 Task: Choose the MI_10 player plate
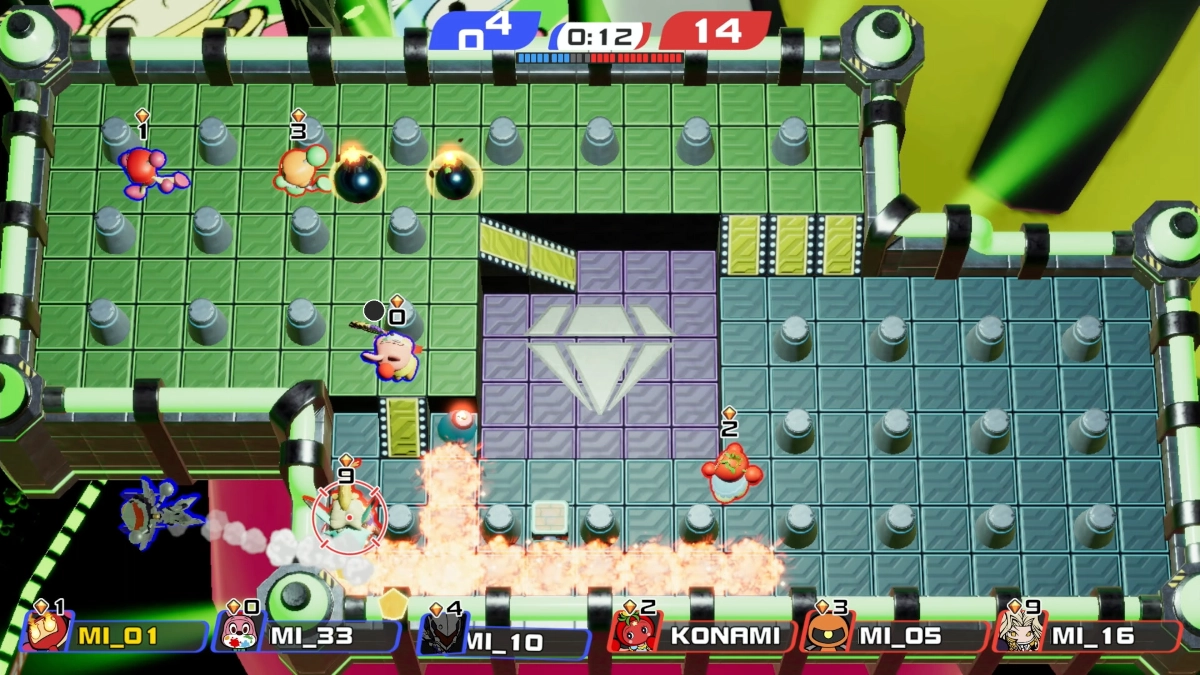point(503,639)
